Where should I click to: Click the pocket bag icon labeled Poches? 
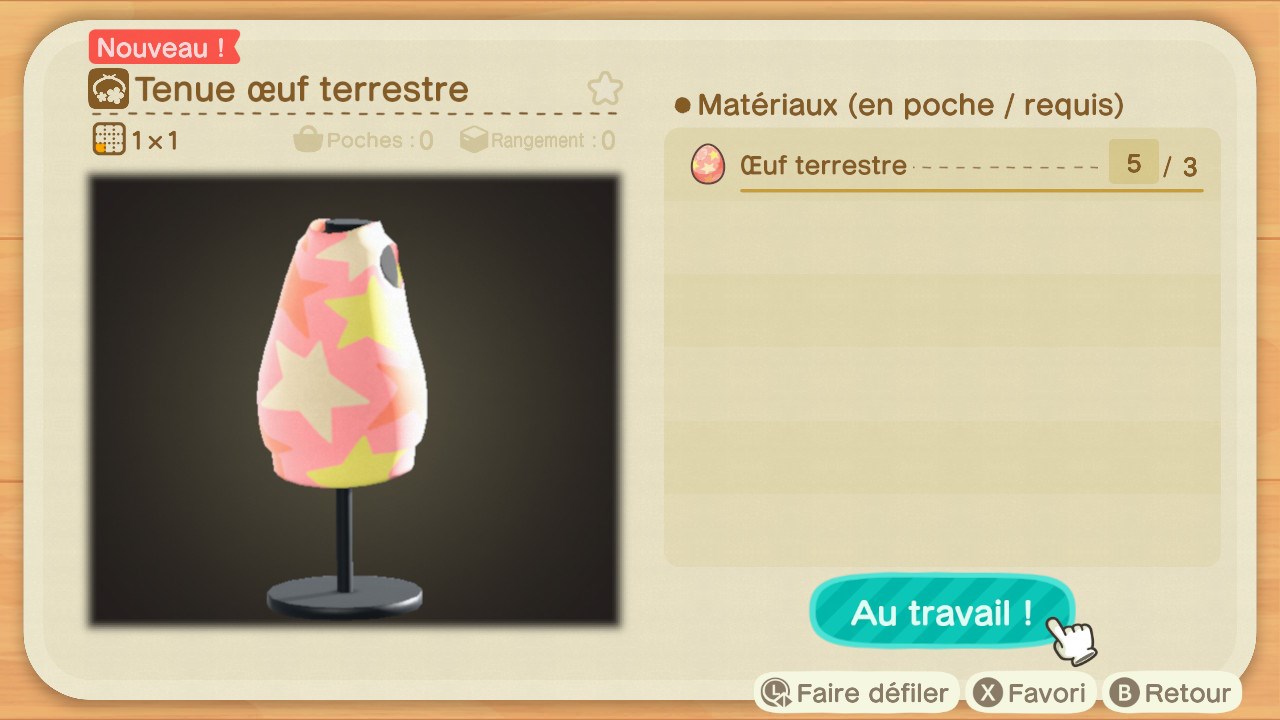coord(309,140)
